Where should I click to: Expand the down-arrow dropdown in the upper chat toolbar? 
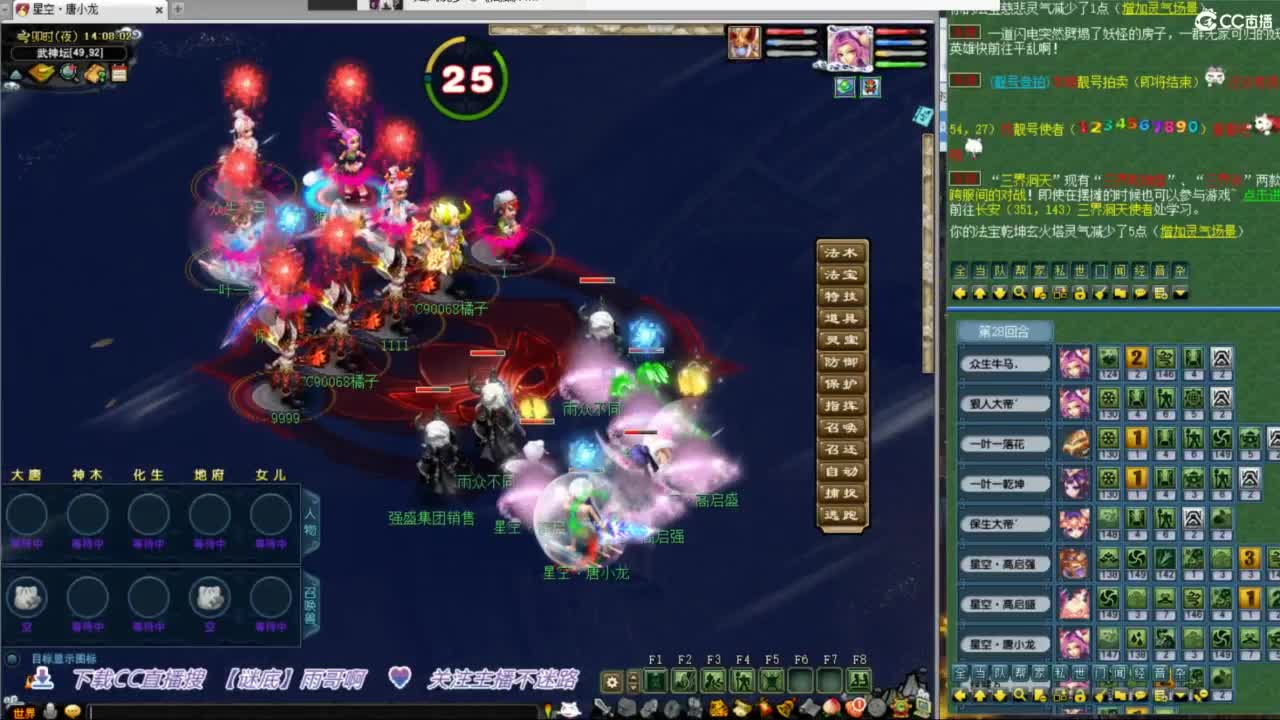point(1180,292)
